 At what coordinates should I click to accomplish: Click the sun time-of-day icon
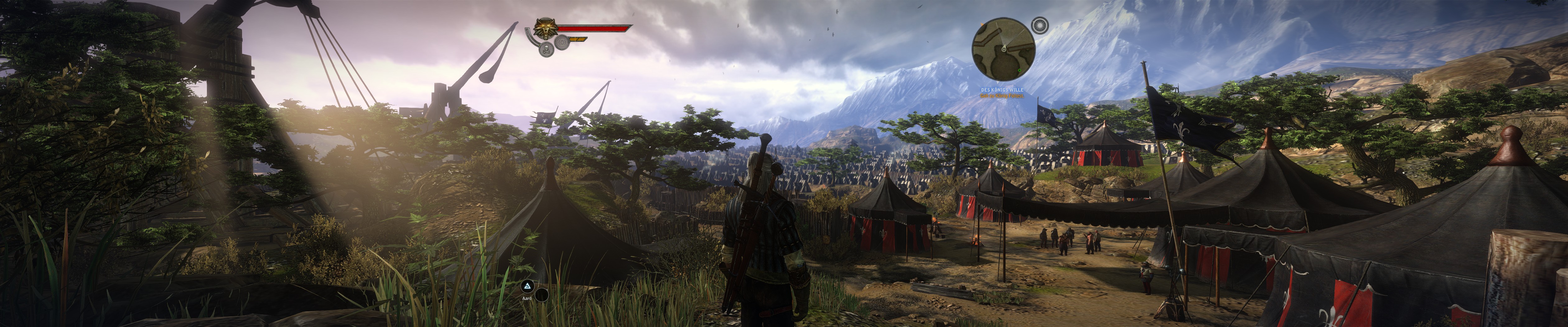pos(1040,26)
